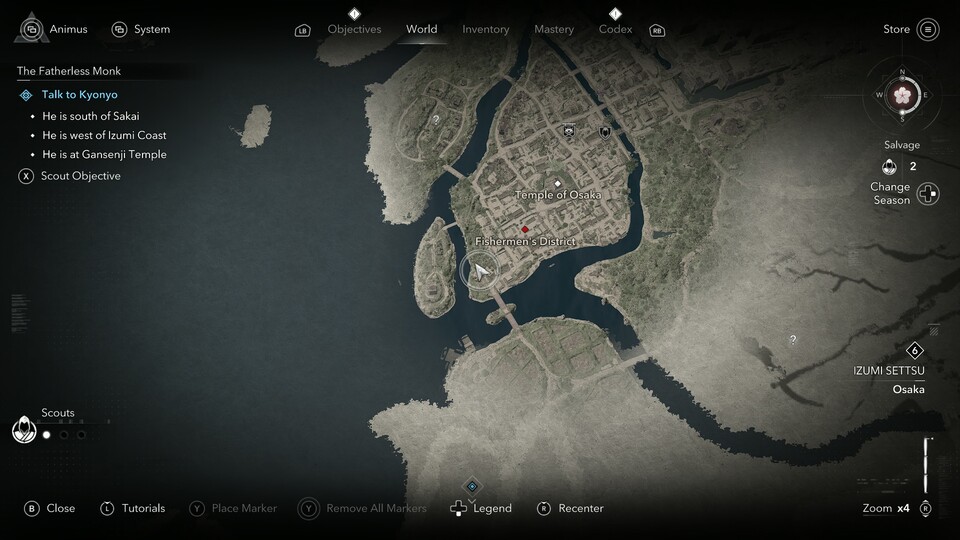Image resolution: width=960 pixels, height=540 pixels.
Task: Switch to the Objectives tab
Action: 354,29
